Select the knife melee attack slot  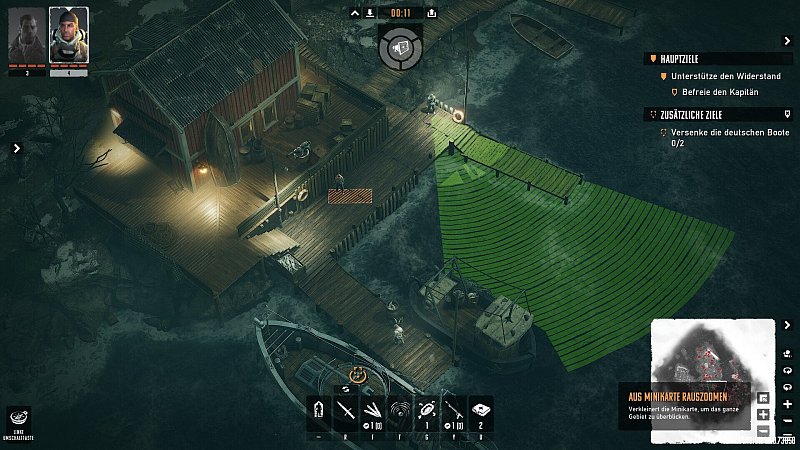pos(346,409)
